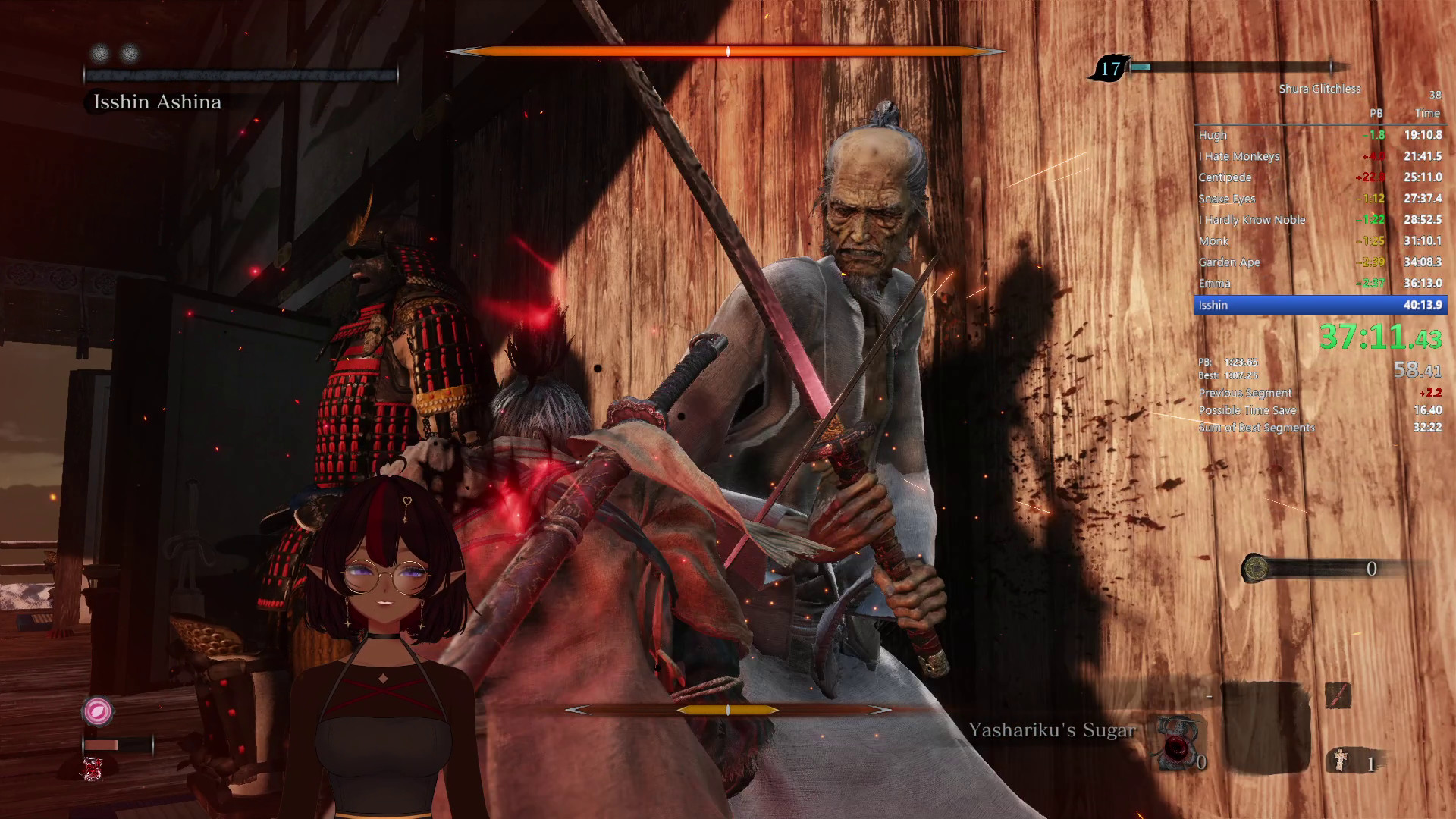1456x819 pixels.
Task: Click the red buff status icon
Action: (93, 769)
